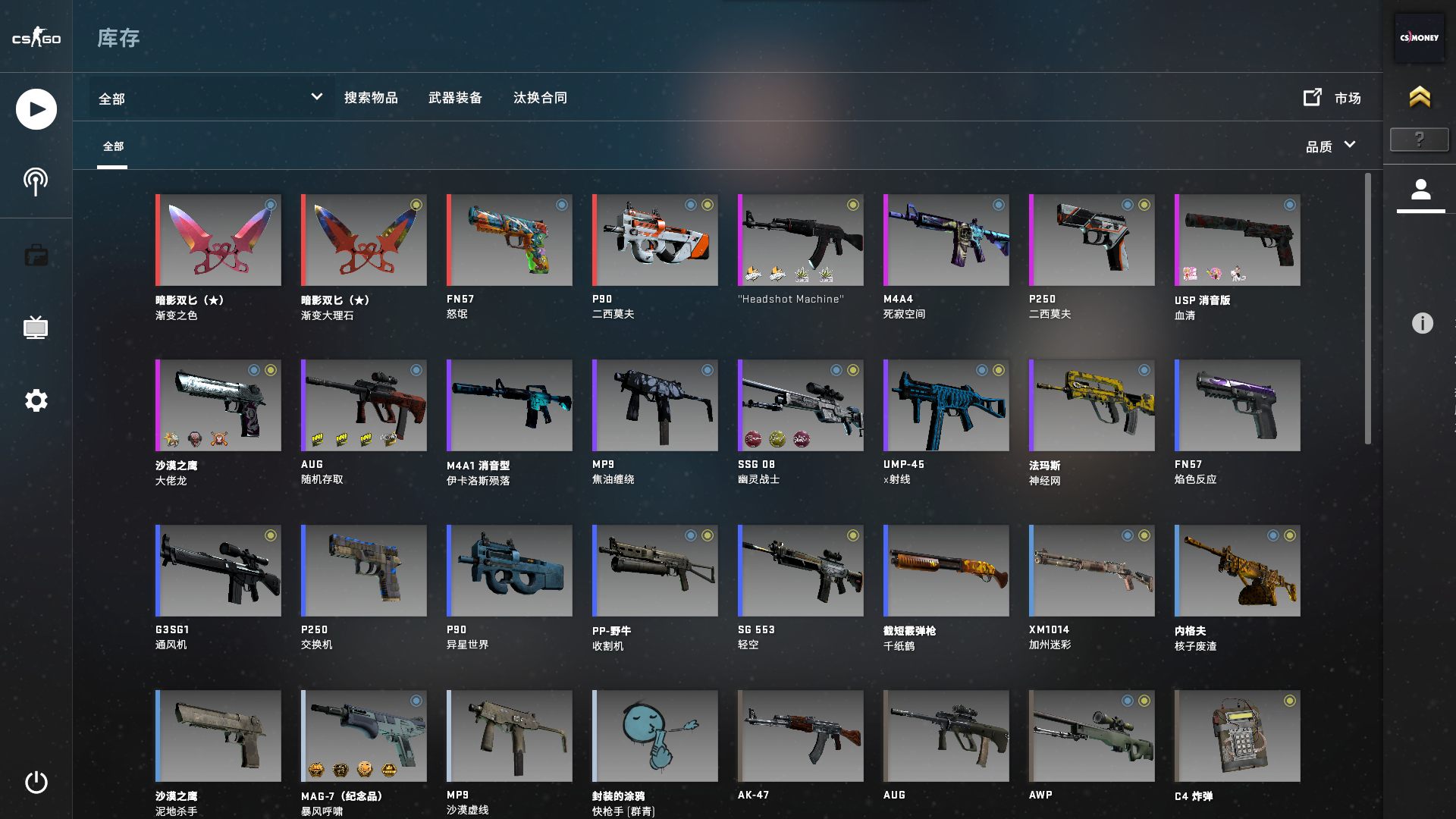
Task: Open the watch matches TV icon
Action: click(35, 328)
